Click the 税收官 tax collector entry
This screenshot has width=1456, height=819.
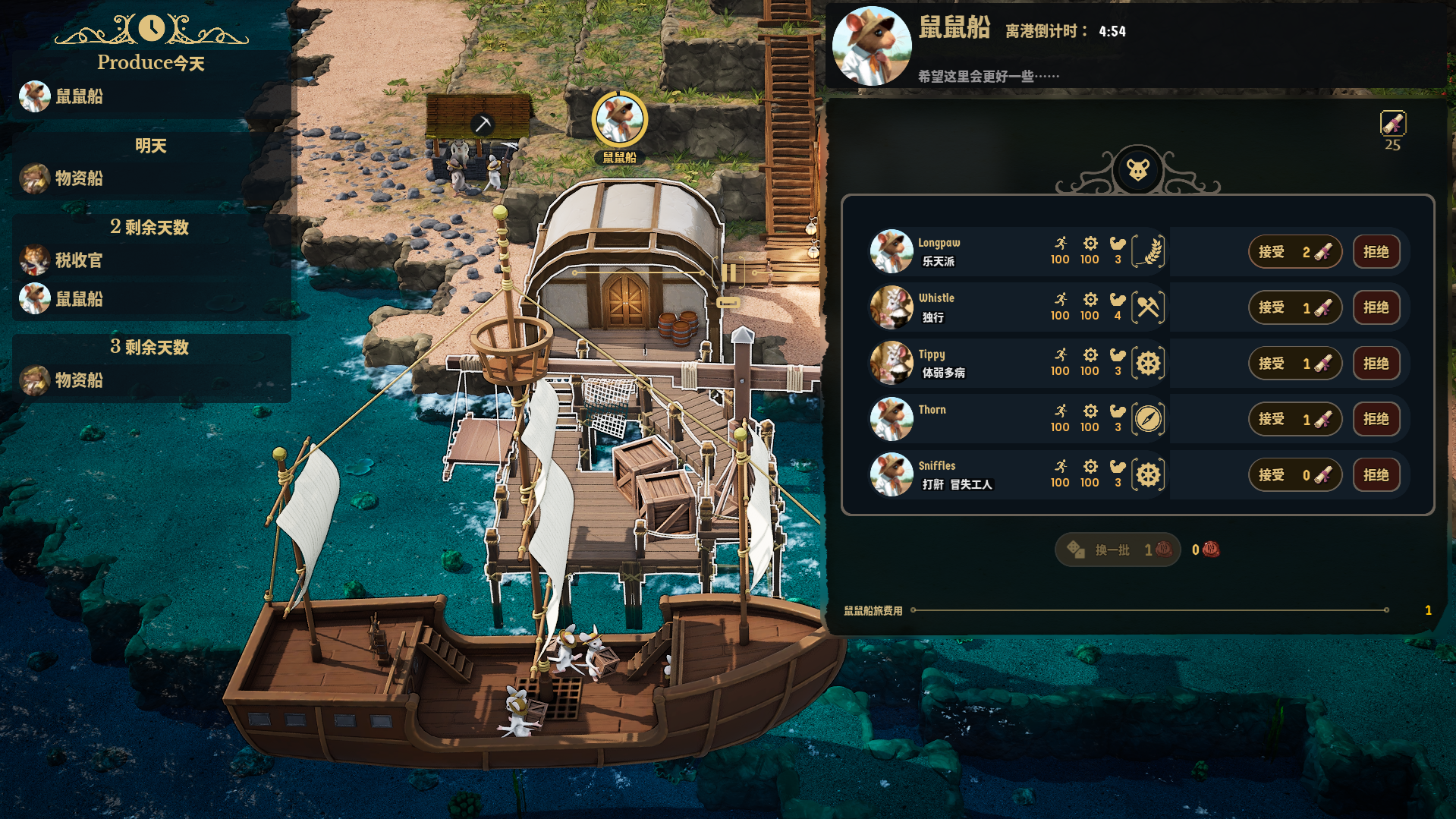click(79, 260)
